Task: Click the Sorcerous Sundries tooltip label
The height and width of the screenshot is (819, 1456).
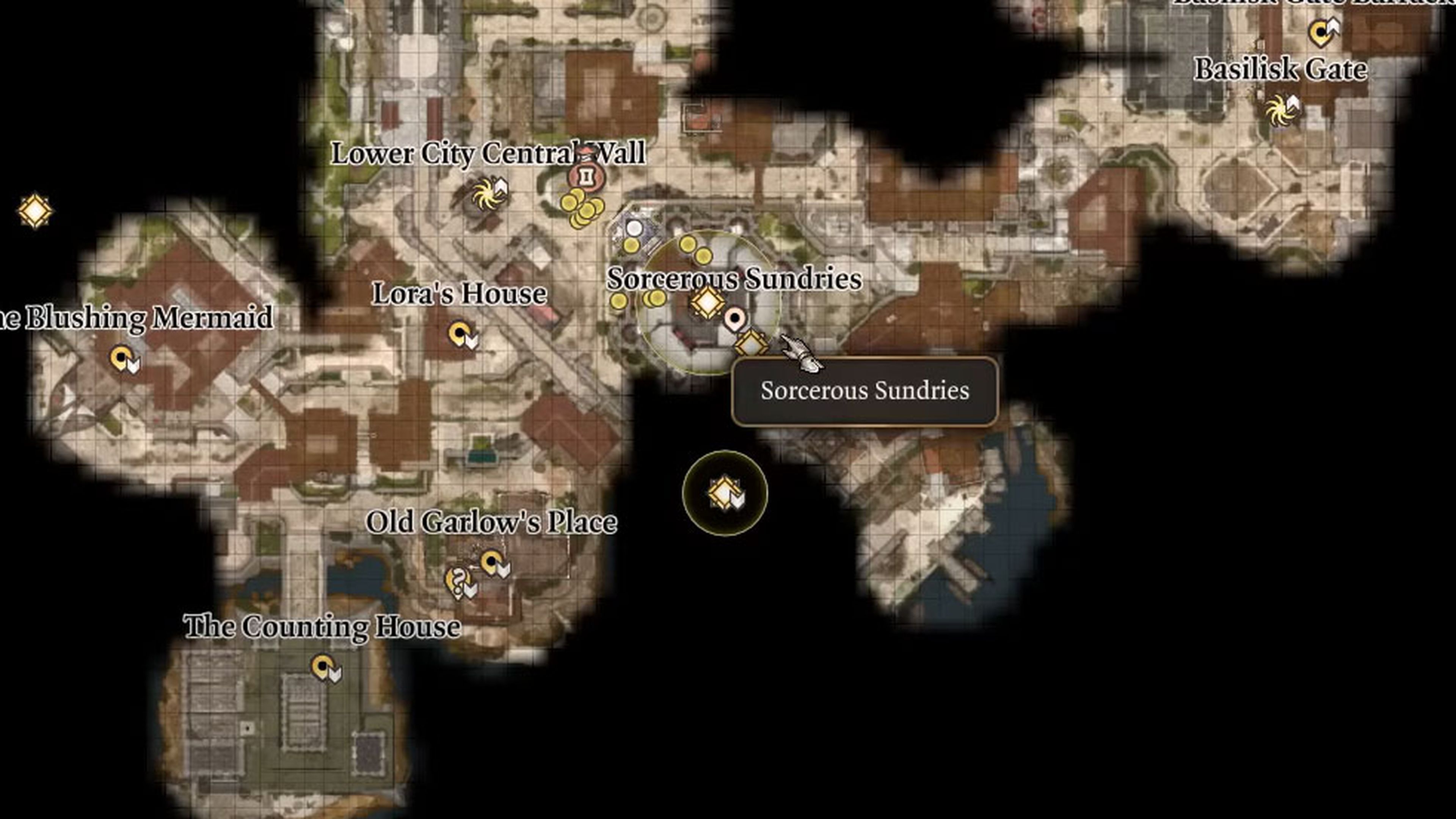Action: pos(864,391)
